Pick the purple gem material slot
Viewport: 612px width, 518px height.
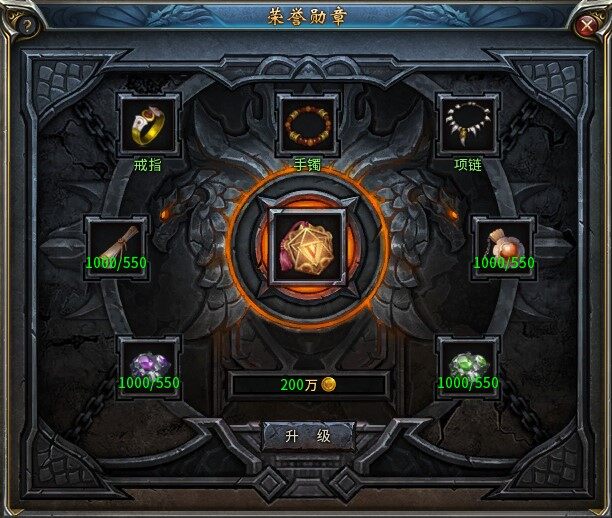149,361
